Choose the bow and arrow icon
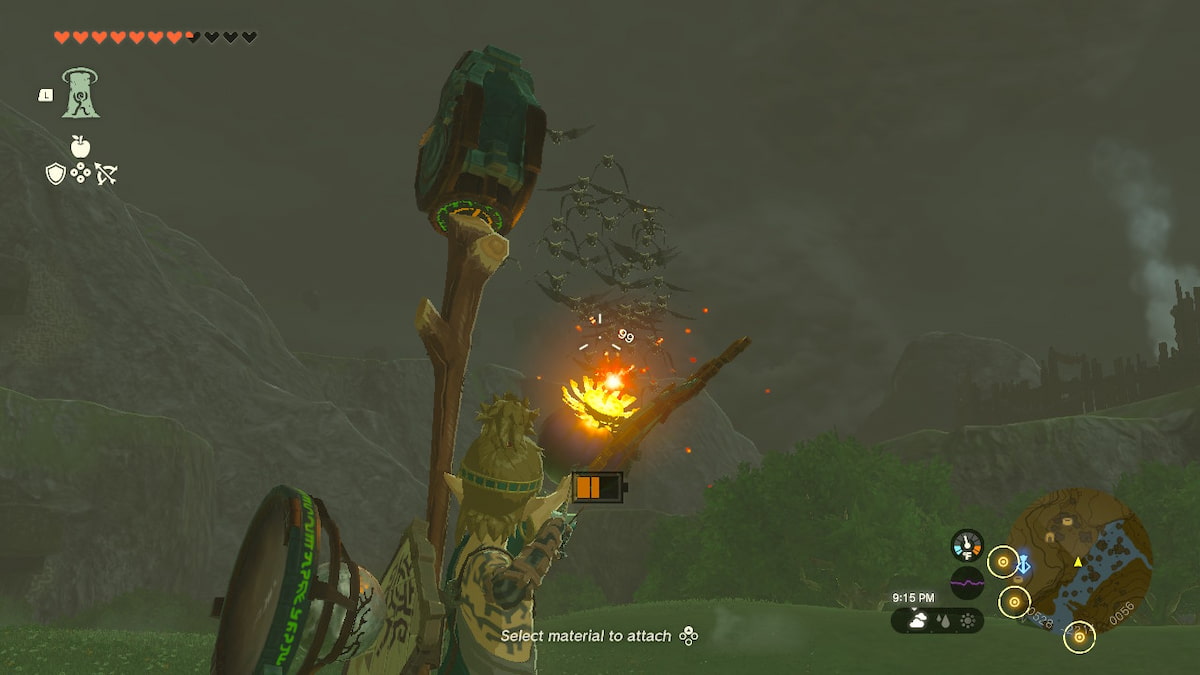Viewport: 1200px width, 675px height. [105, 174]
